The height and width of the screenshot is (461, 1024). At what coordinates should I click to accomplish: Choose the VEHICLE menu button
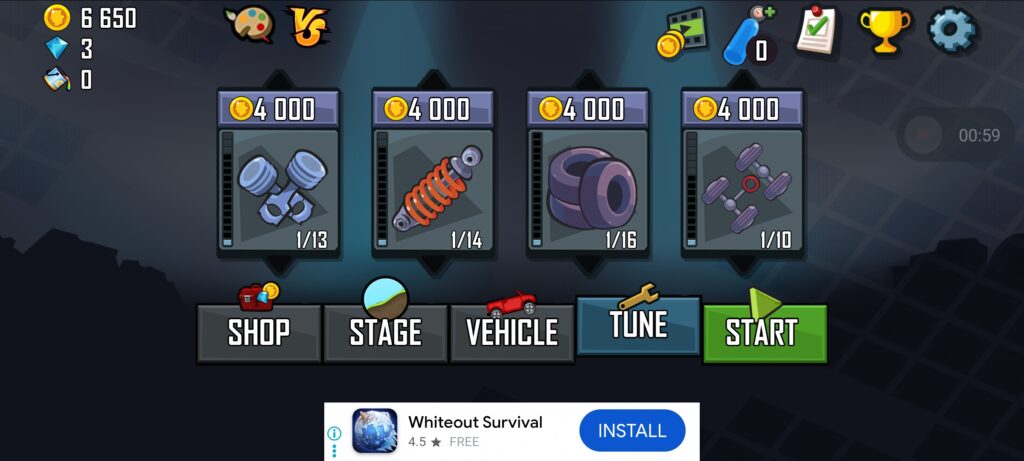[512, 332]
